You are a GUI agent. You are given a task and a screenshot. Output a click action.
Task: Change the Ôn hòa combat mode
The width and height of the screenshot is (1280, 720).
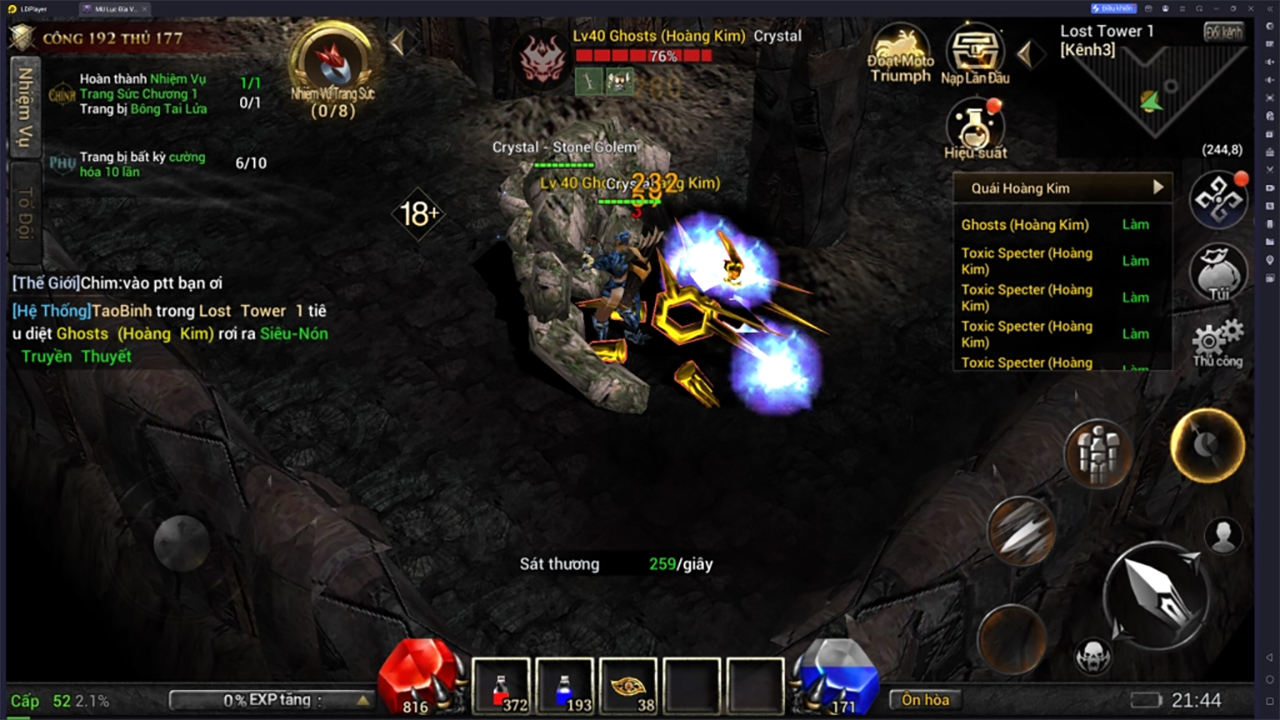click(925, 700)
